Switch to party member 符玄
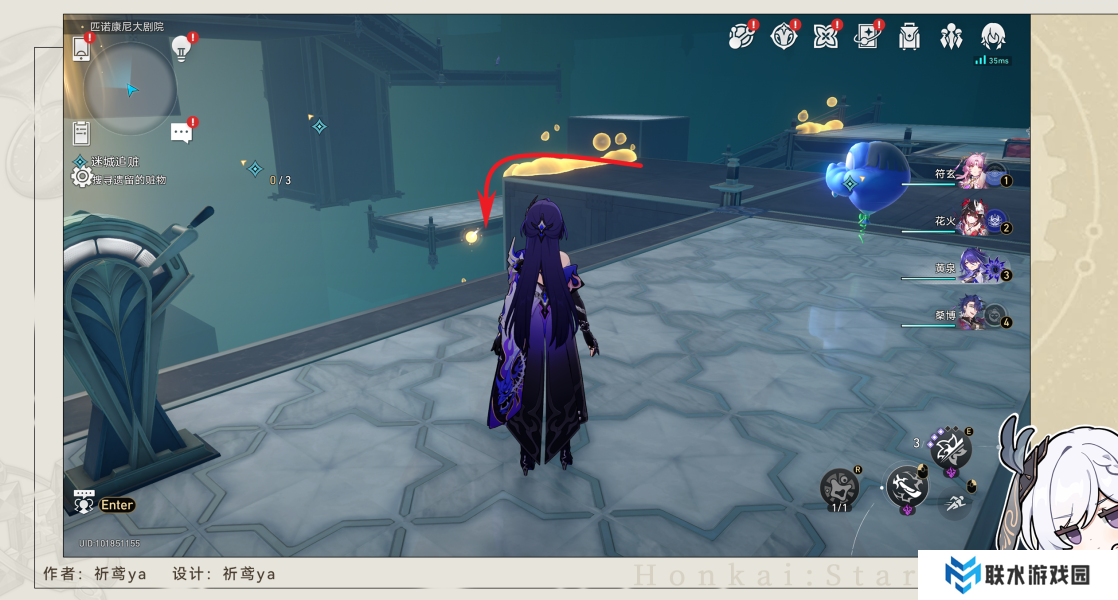This screenshot has width=1118, height=600. tap(975, 172)
